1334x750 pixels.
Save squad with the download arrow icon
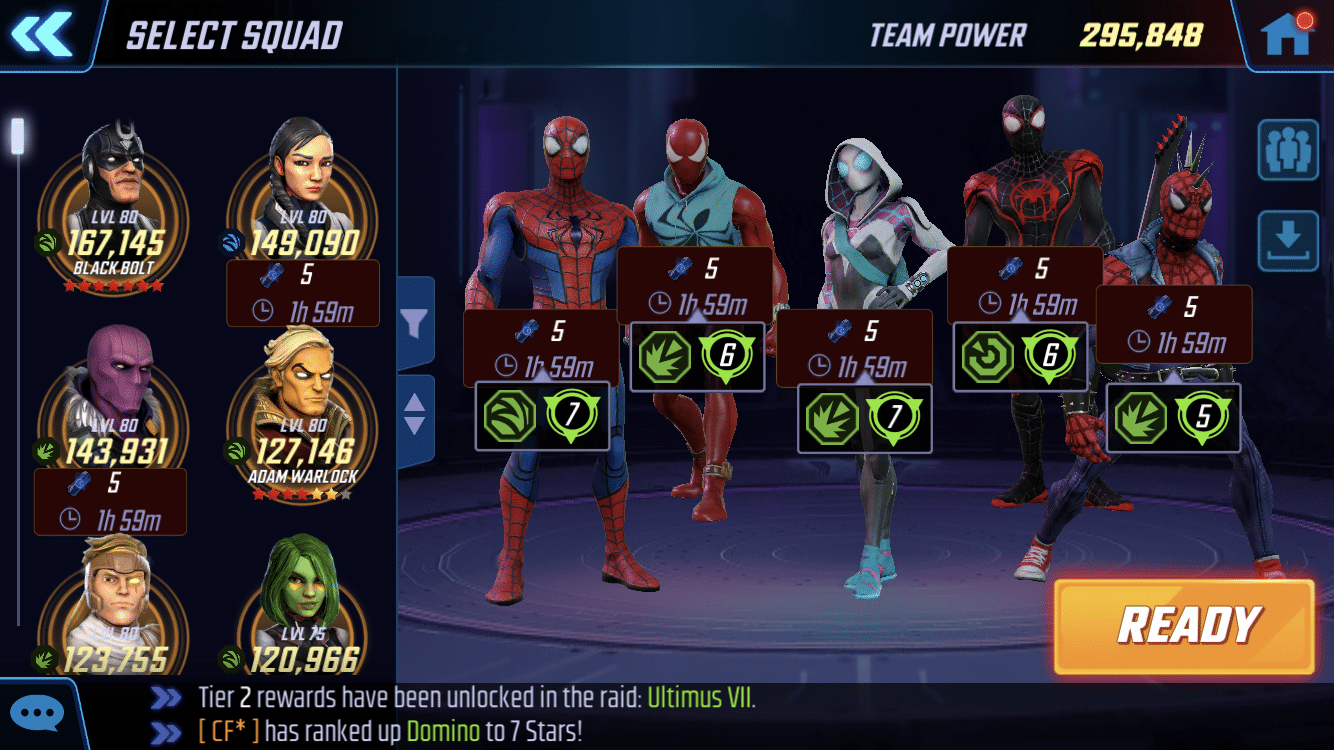coord(1287,240)
